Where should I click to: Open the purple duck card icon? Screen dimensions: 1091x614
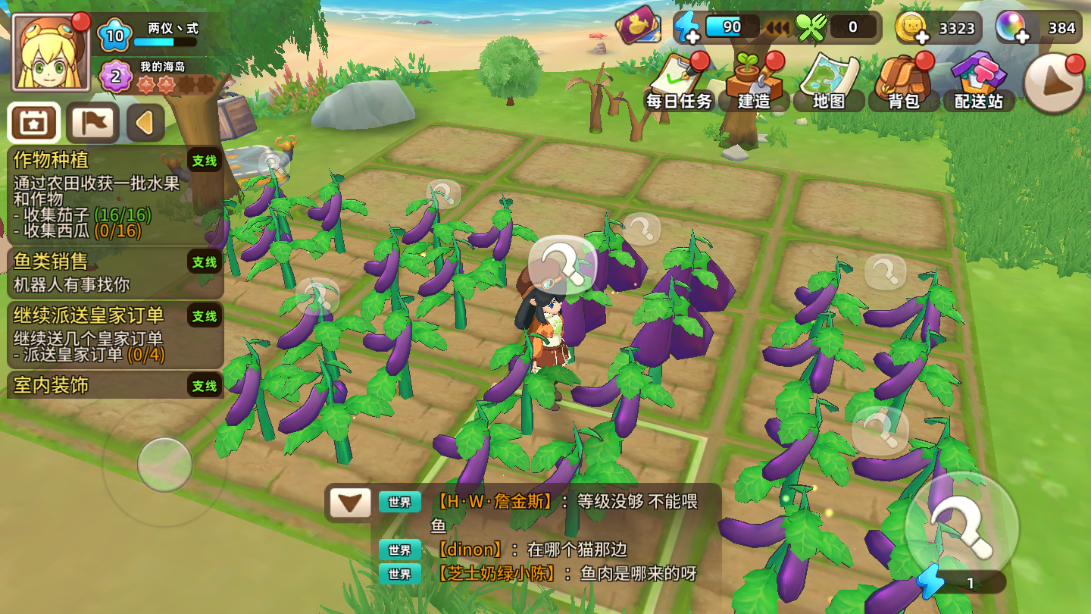638,25
